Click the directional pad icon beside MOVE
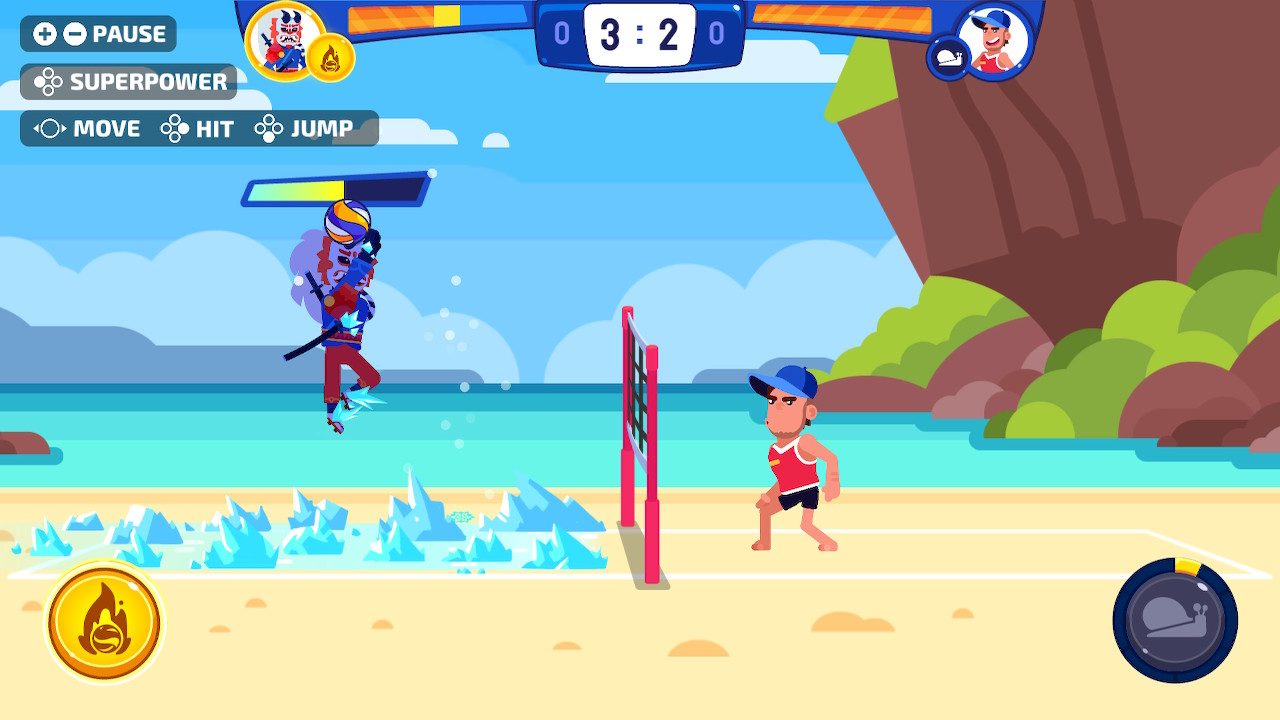 tap(50, 126)
